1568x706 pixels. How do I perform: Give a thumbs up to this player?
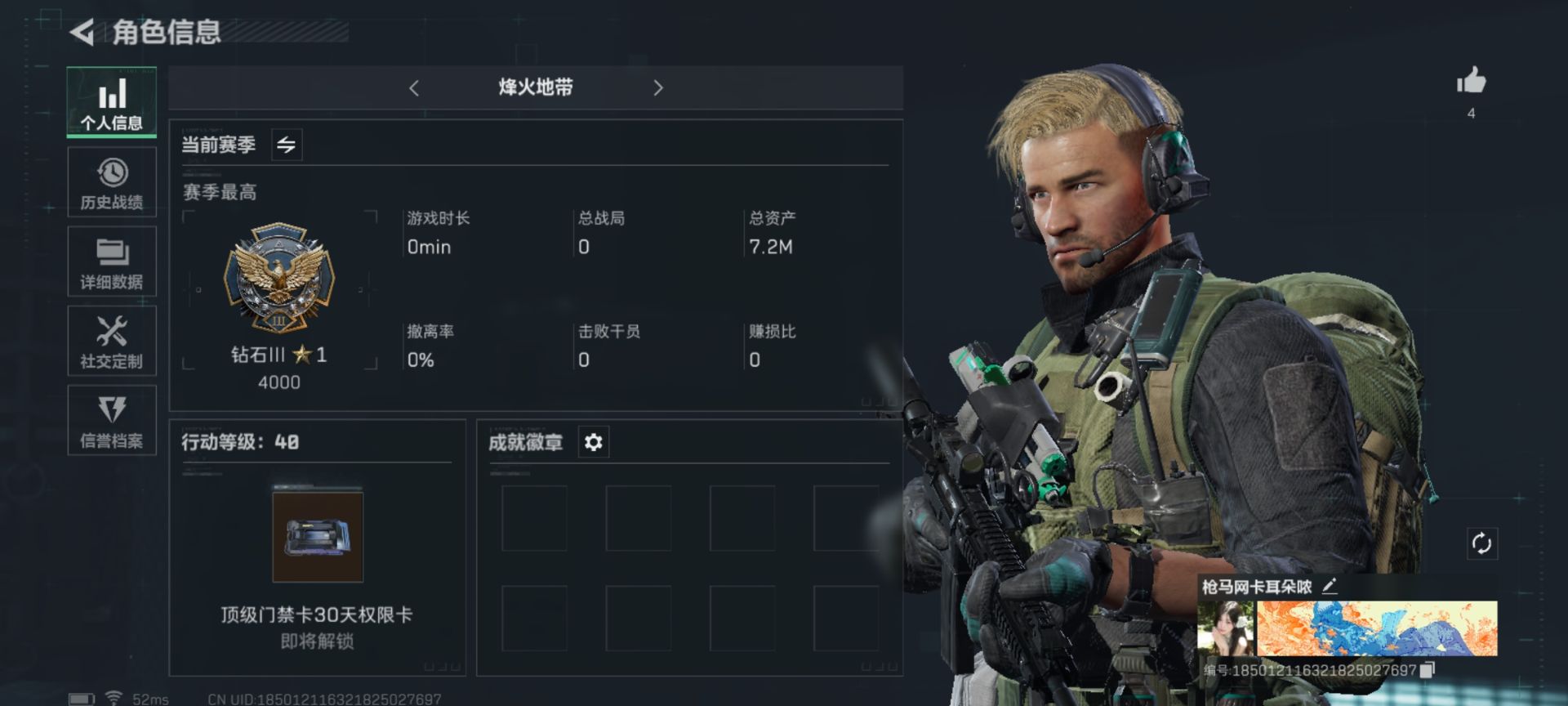(1470, 82)
